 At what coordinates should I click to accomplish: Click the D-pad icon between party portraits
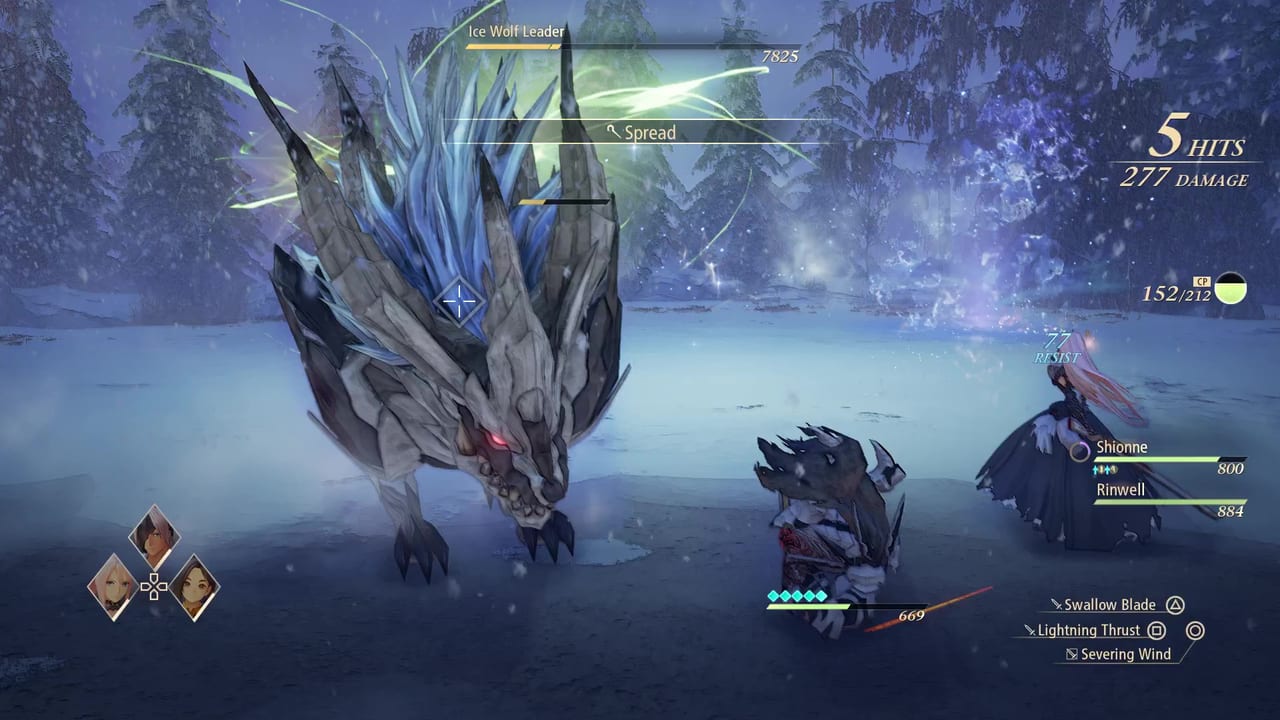[154, 587]
